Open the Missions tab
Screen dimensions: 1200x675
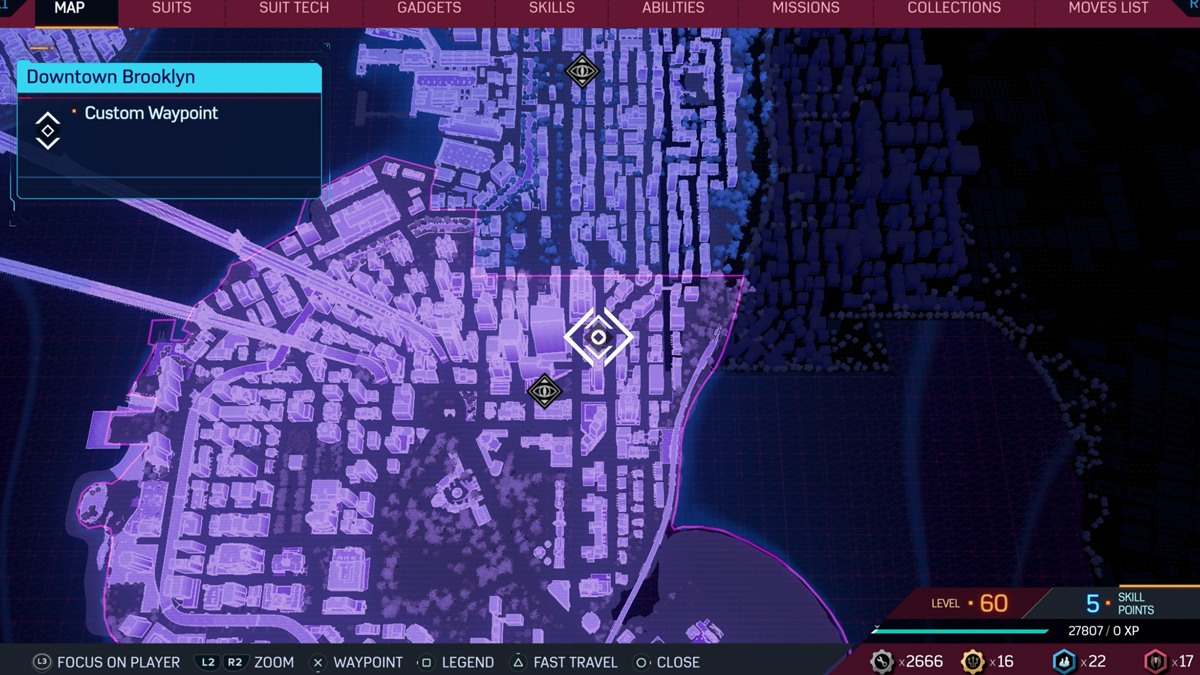coord(805,9)
